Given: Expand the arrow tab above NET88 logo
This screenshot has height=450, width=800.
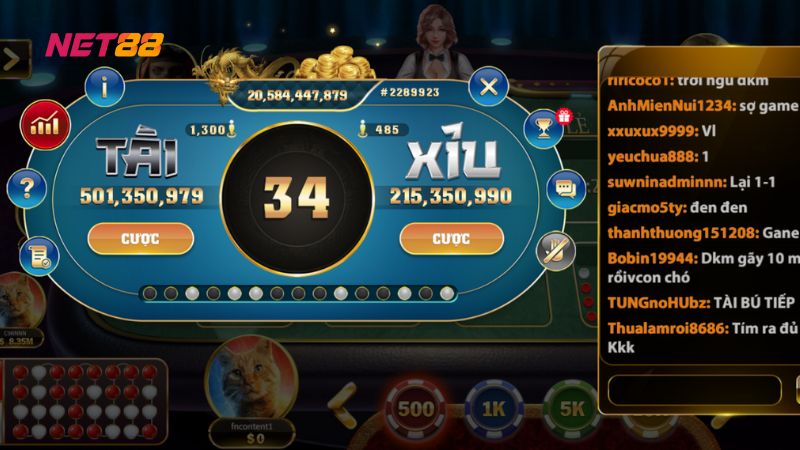Looking at the screenshot, I should [x=12, y=58].
